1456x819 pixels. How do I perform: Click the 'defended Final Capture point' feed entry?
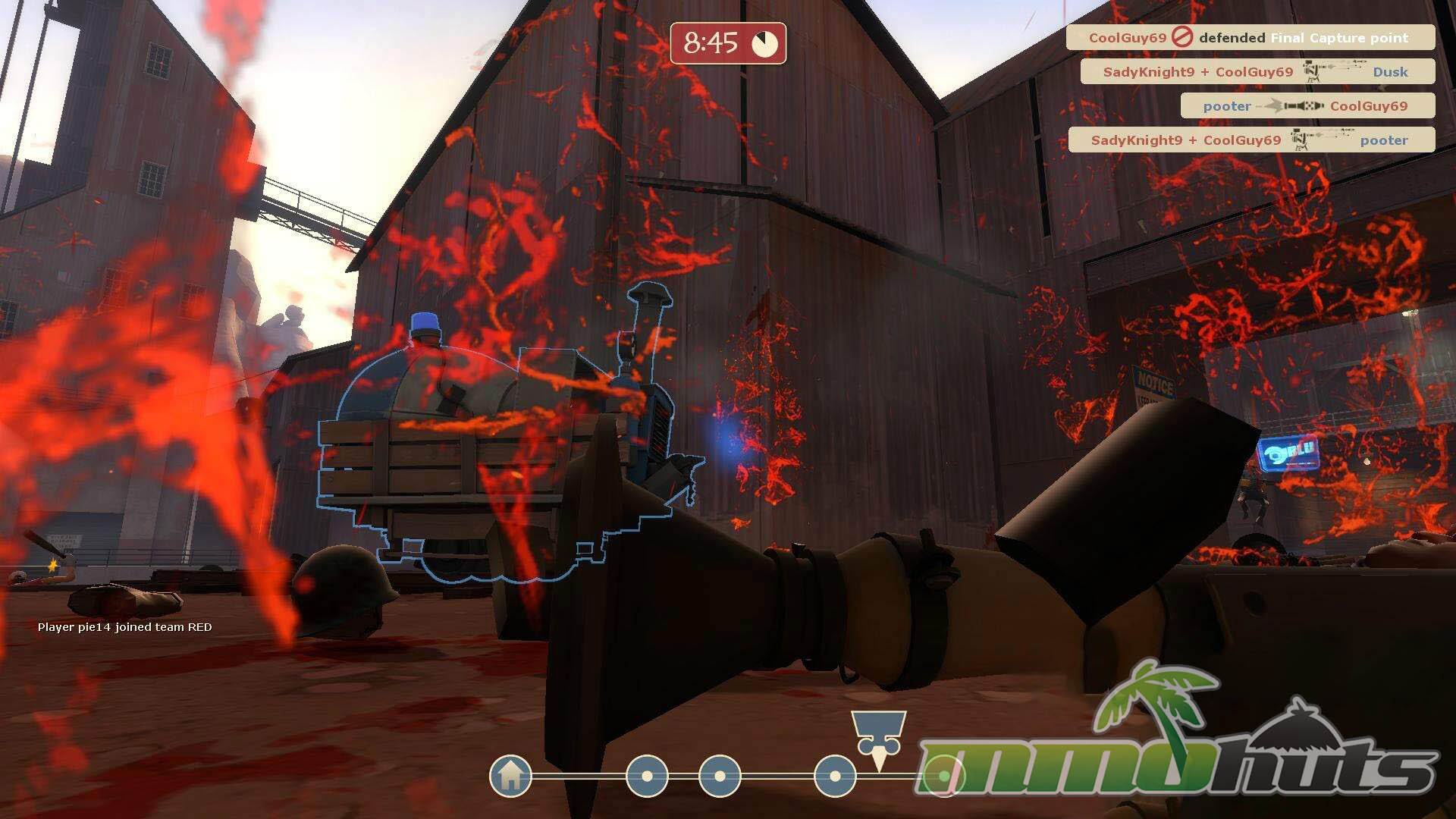pos(1250,37)
